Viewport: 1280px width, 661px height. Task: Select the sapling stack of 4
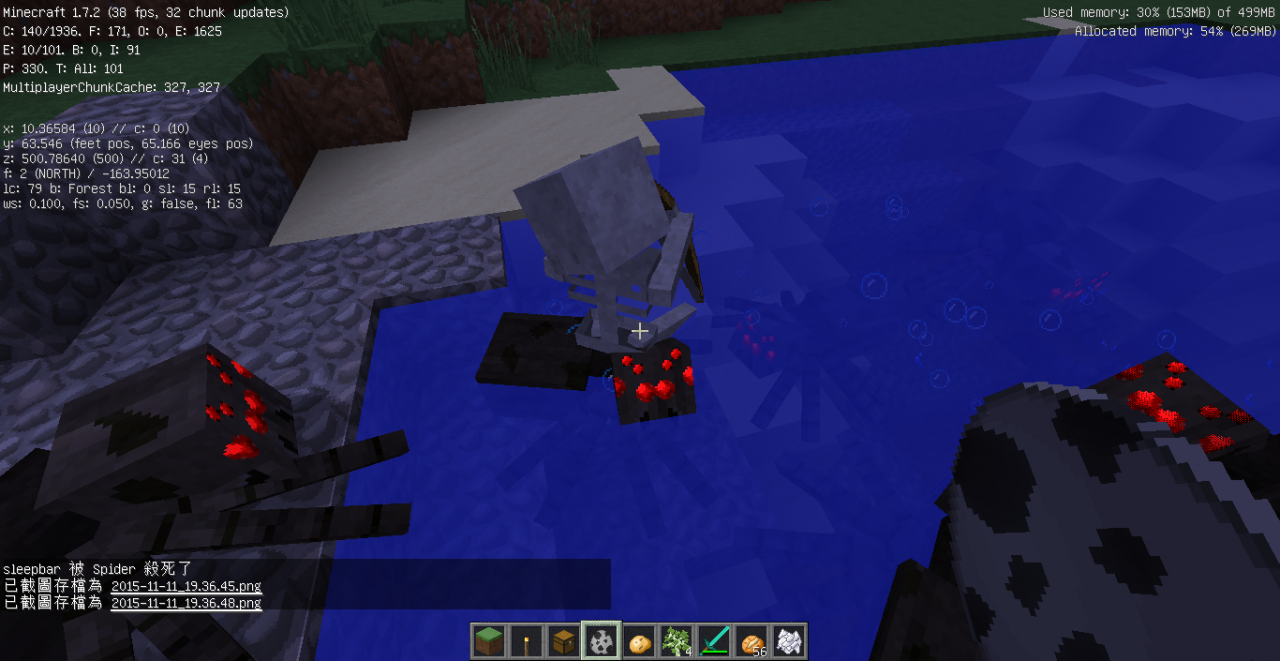677,641
